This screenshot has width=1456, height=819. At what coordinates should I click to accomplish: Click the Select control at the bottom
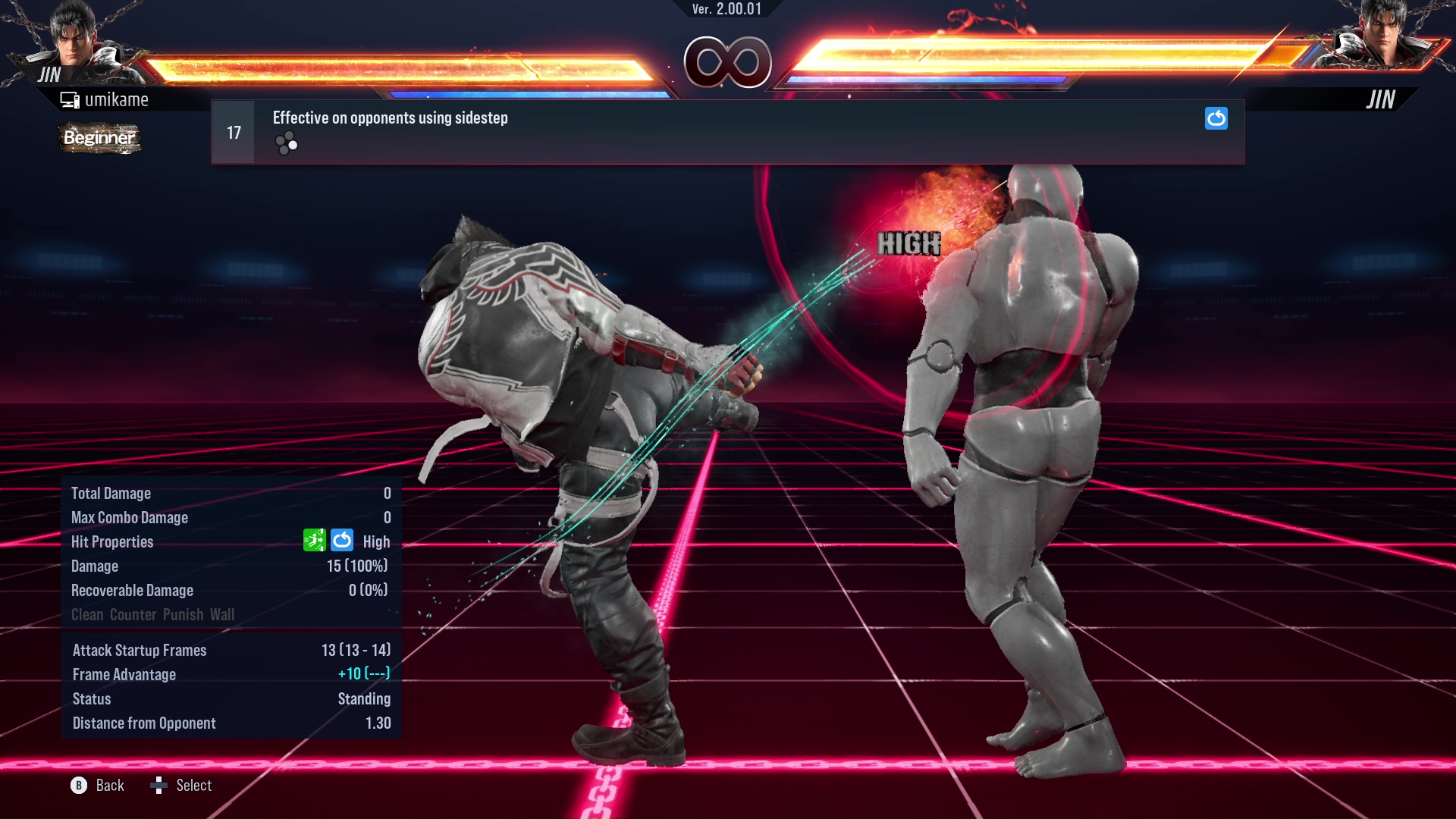coord(182,786)
